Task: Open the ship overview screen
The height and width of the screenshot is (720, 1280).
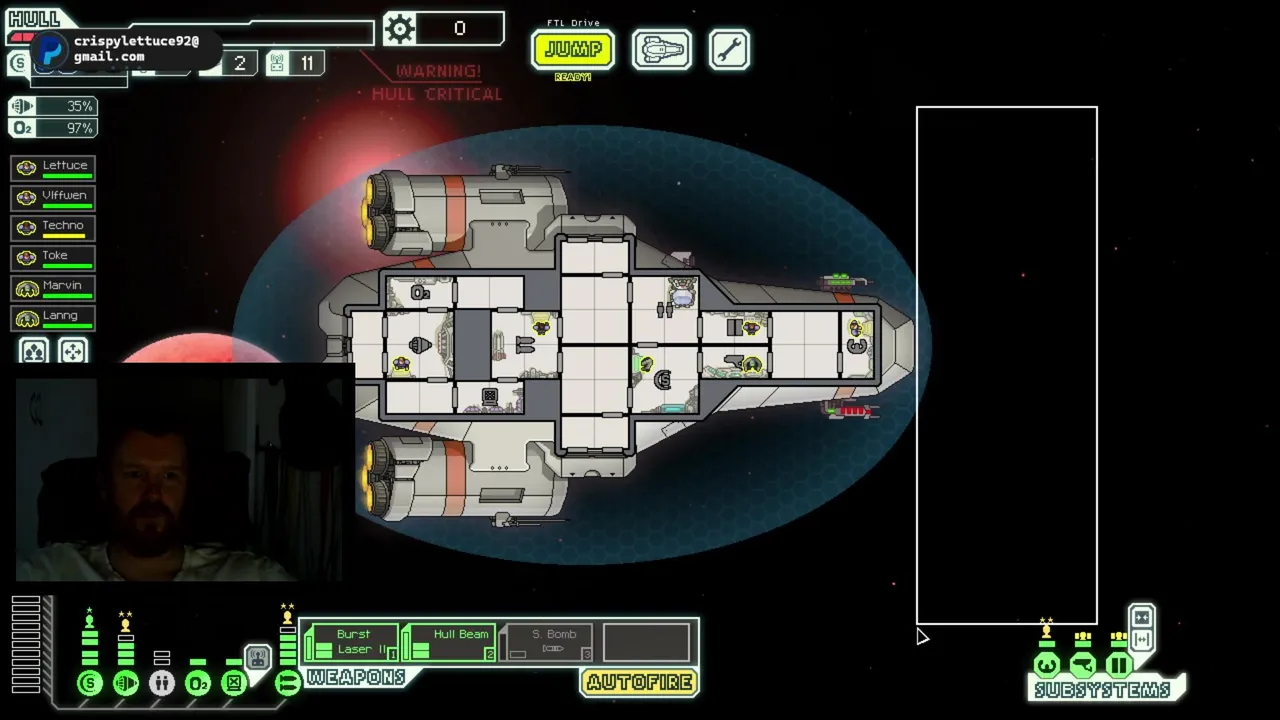Action: (661, 49)
